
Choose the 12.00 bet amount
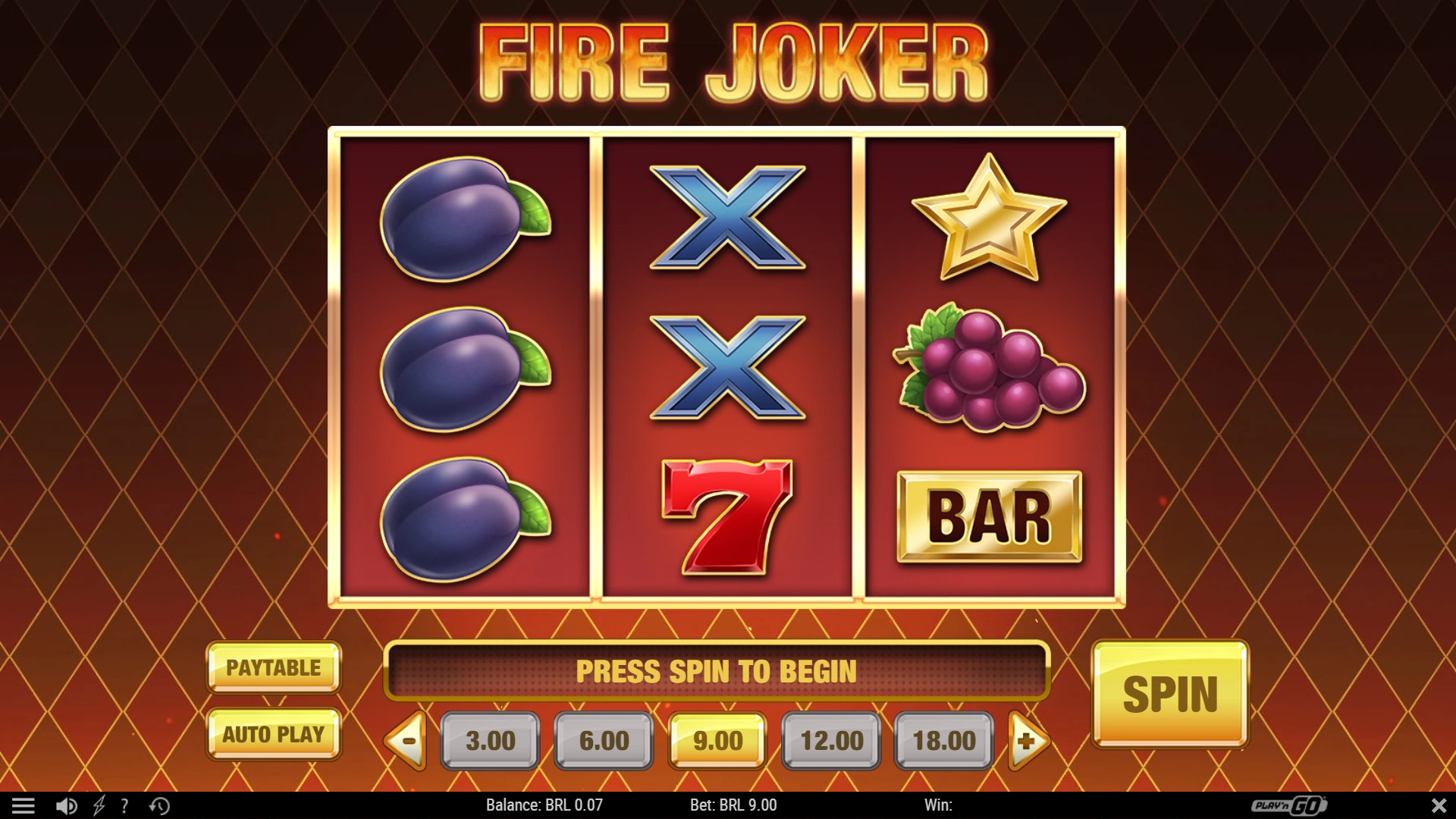830,741
